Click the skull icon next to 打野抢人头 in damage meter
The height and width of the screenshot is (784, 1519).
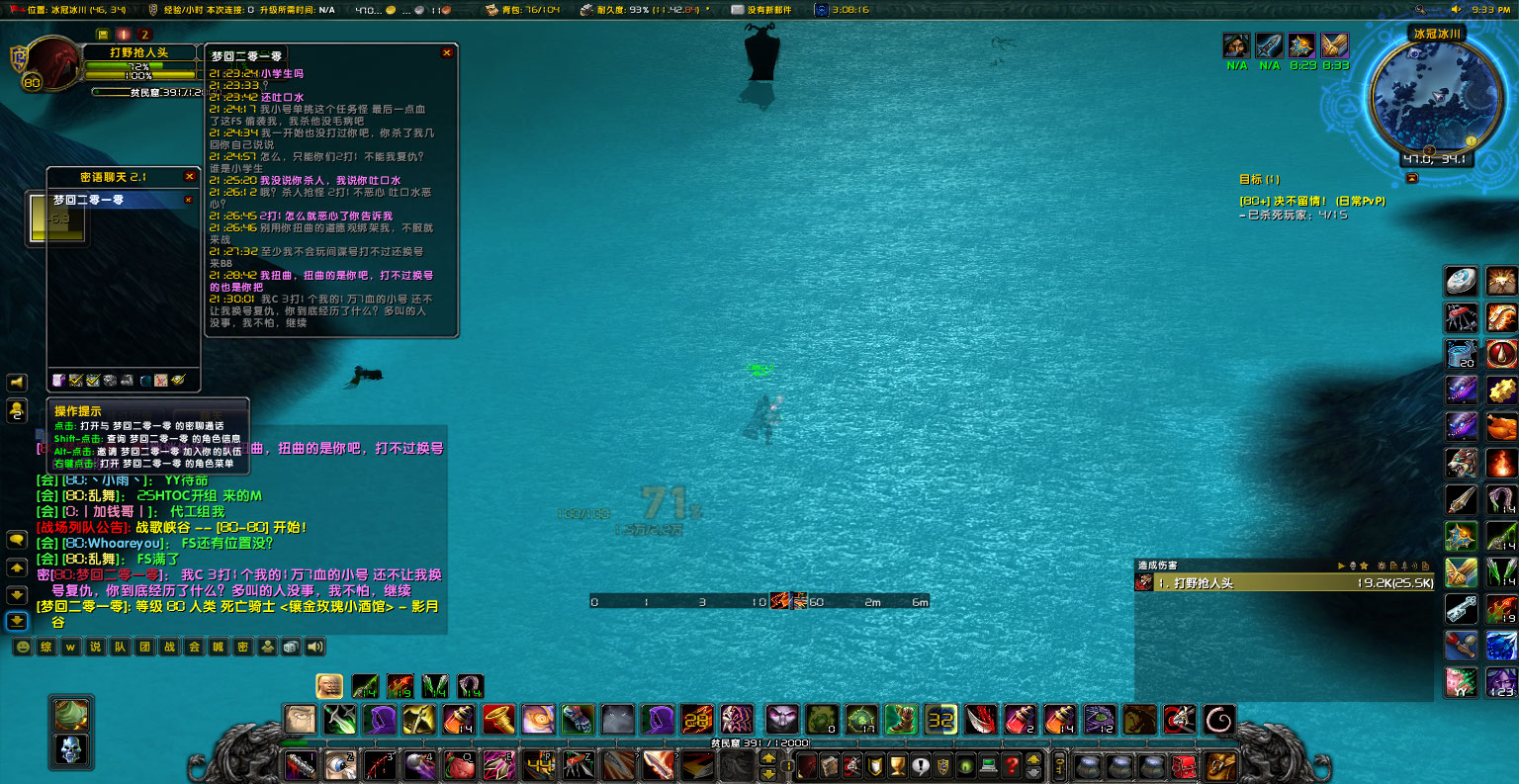click(1142, 581)
